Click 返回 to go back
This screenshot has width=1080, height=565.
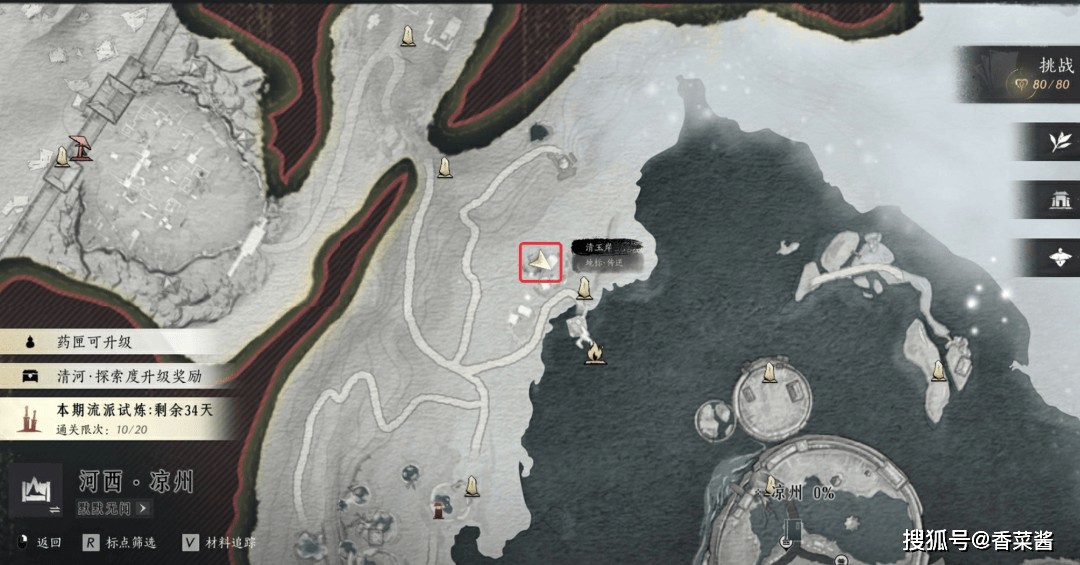pyautogui.click(x=40, y=543)
